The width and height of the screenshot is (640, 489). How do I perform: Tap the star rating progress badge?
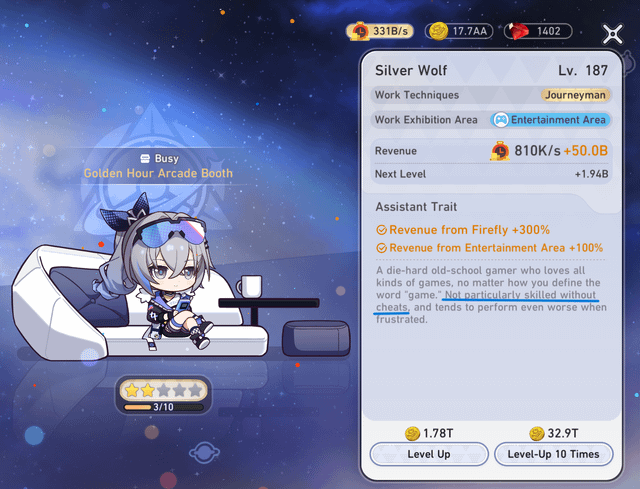point(165,395)
